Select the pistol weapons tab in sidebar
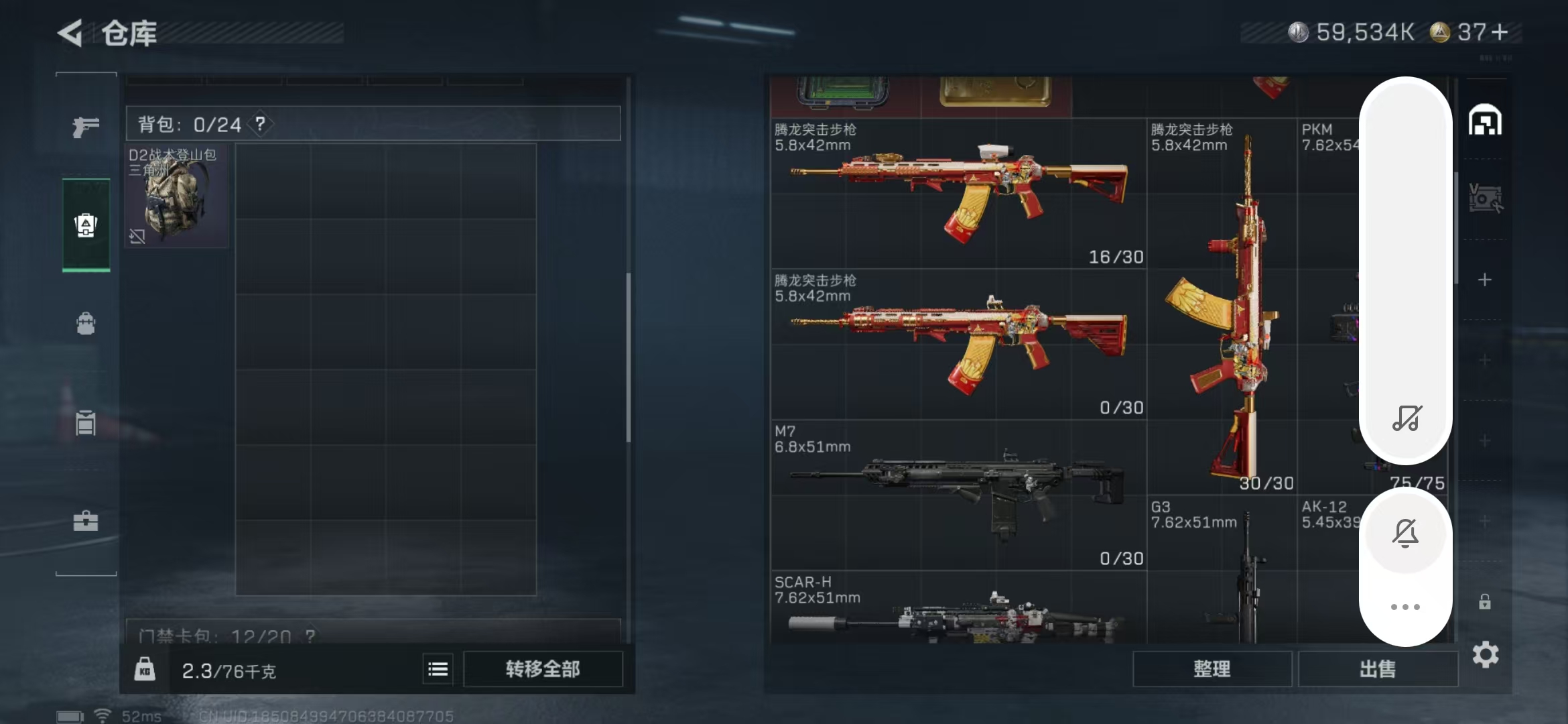The height and width of the screenshot is (724, 1568). click(x=86, y=126)
